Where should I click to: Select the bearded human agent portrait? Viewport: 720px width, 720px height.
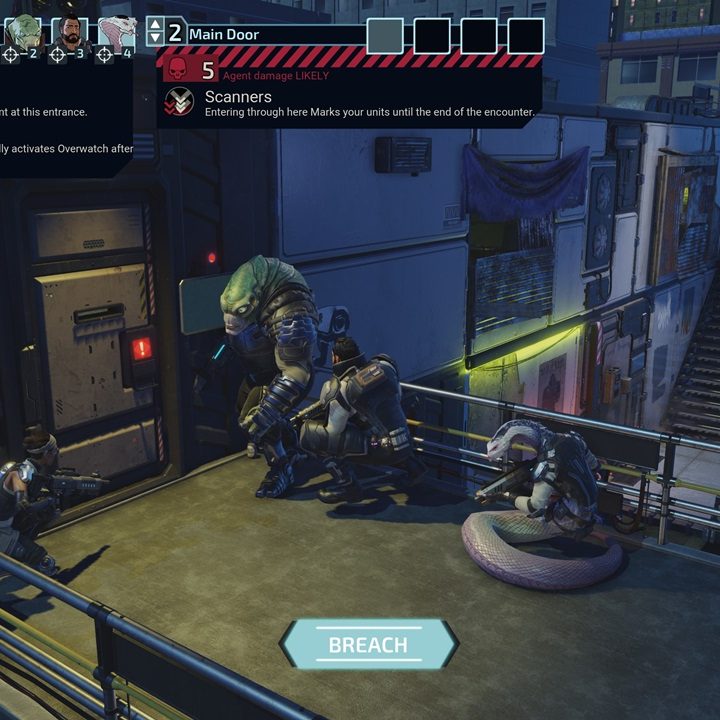click(x=70, y=32)
